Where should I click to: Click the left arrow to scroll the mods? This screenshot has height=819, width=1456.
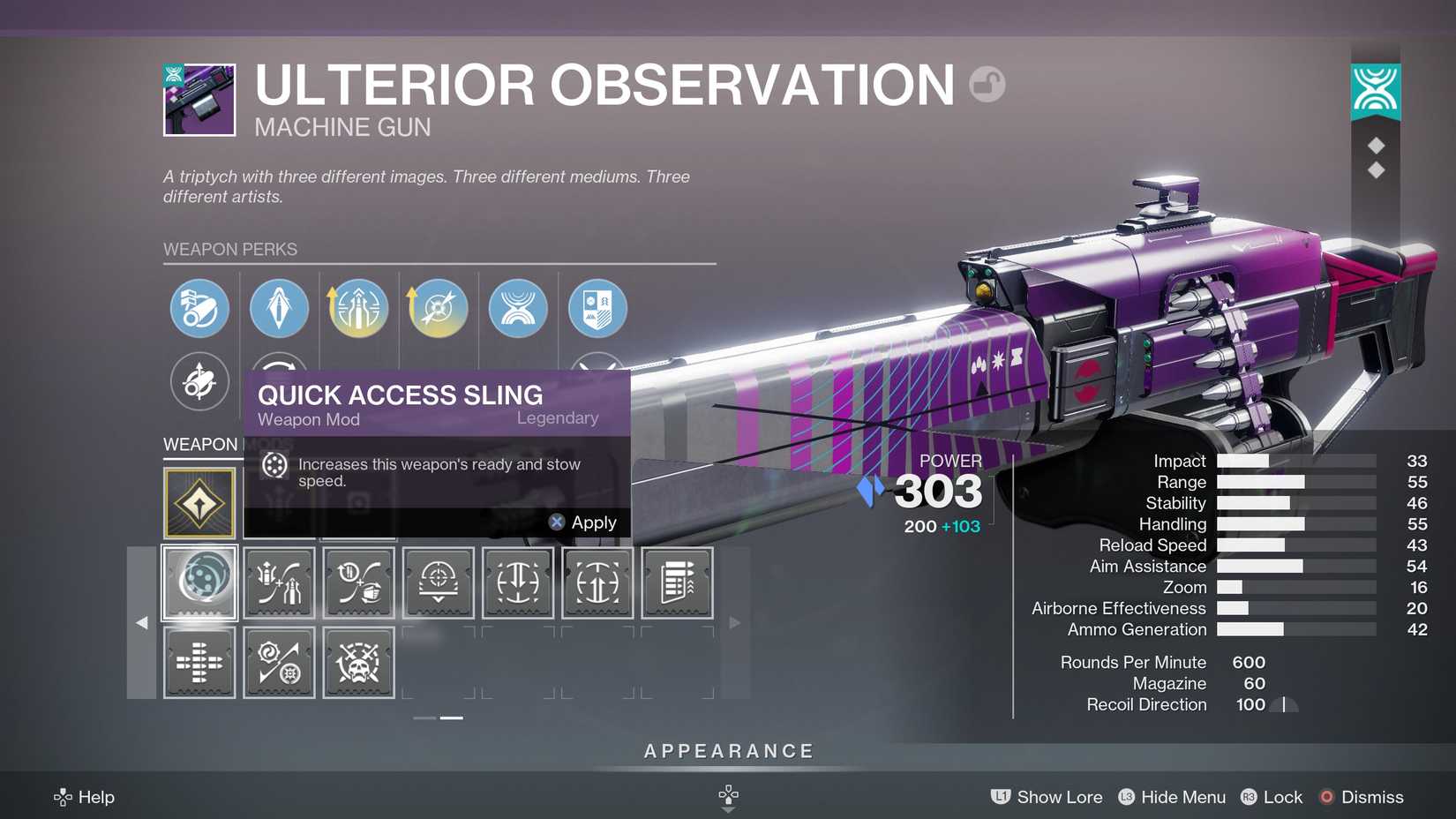(x=142, y=623)
